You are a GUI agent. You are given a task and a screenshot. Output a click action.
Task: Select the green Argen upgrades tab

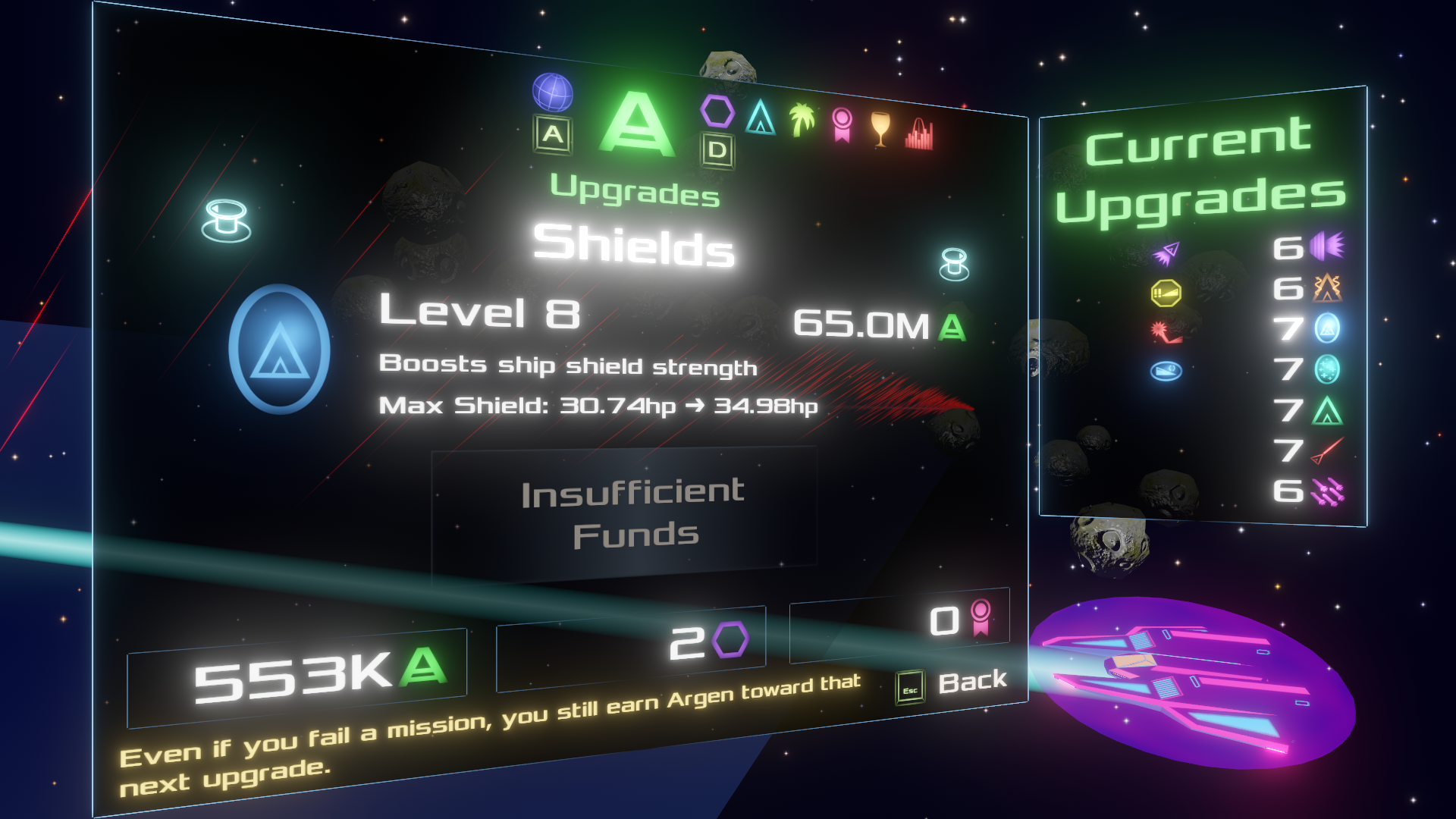click(636, 124)
